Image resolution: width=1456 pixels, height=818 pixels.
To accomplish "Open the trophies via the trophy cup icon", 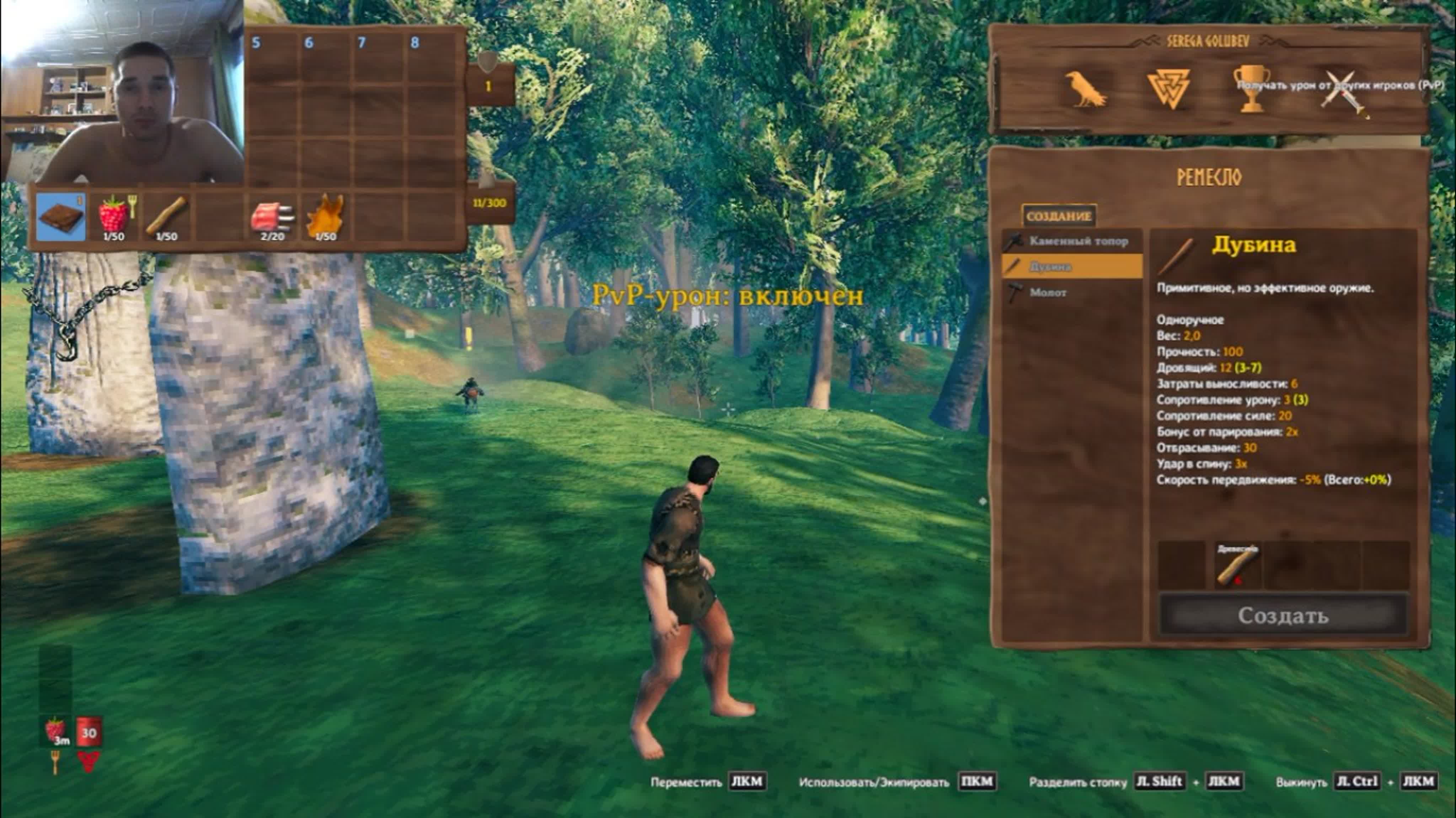I will point(1251,89).
